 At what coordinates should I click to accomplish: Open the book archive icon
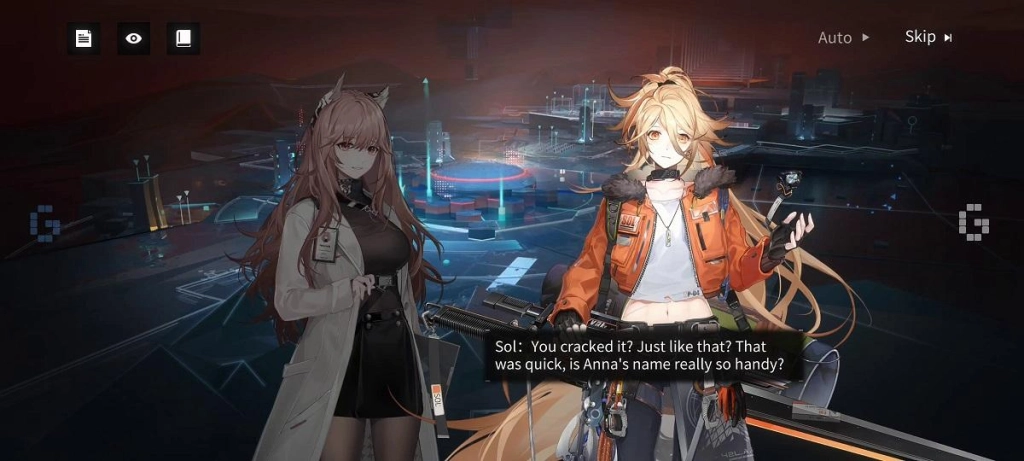pyautogui.click(x=183, y=39)
